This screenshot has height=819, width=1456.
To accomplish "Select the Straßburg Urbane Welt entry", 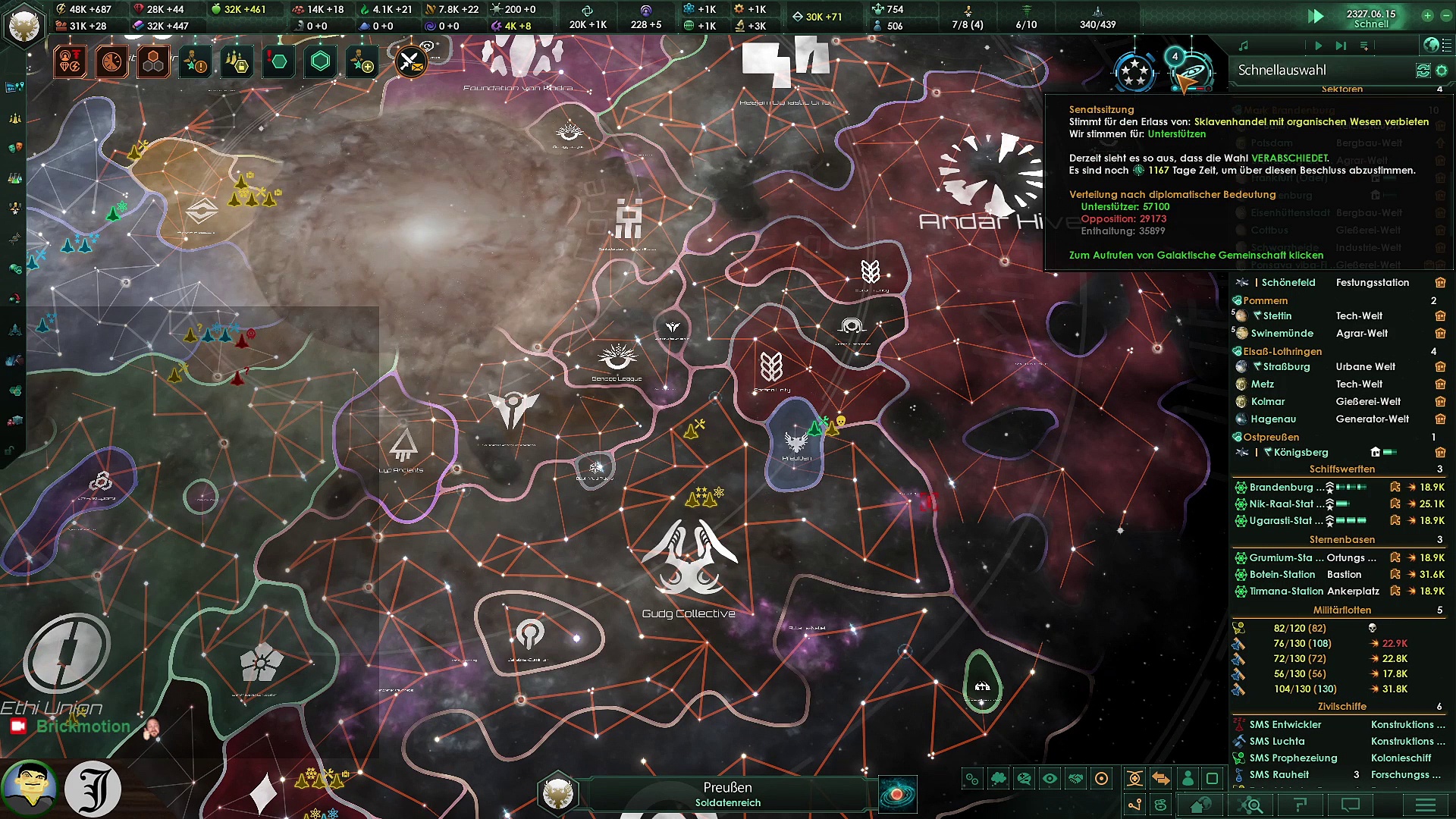I will 1286,367.
